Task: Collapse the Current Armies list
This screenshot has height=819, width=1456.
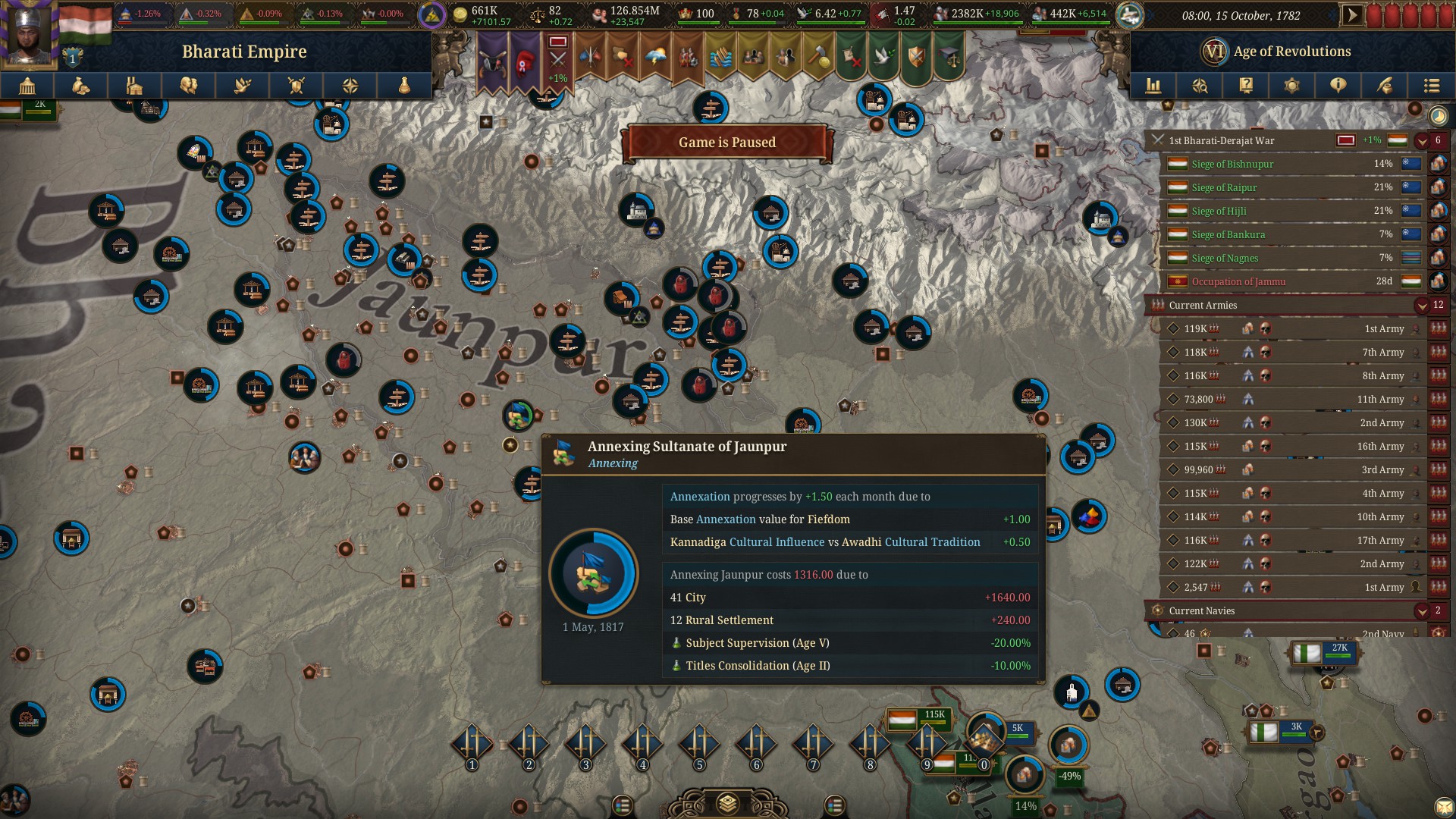Action: click(x=1422, y=306)
